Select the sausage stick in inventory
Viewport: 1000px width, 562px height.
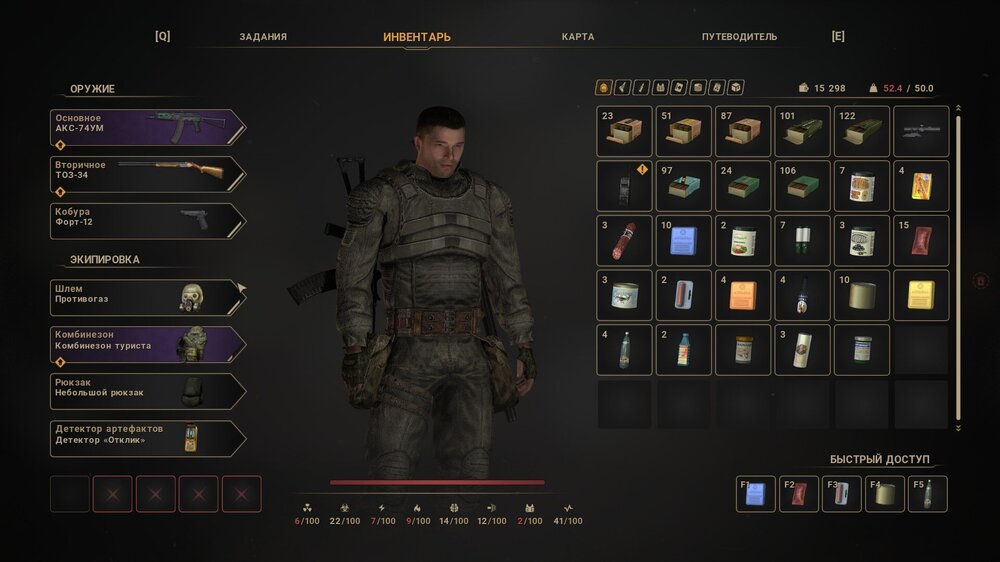pyautogui.click(x=625, y=240)
